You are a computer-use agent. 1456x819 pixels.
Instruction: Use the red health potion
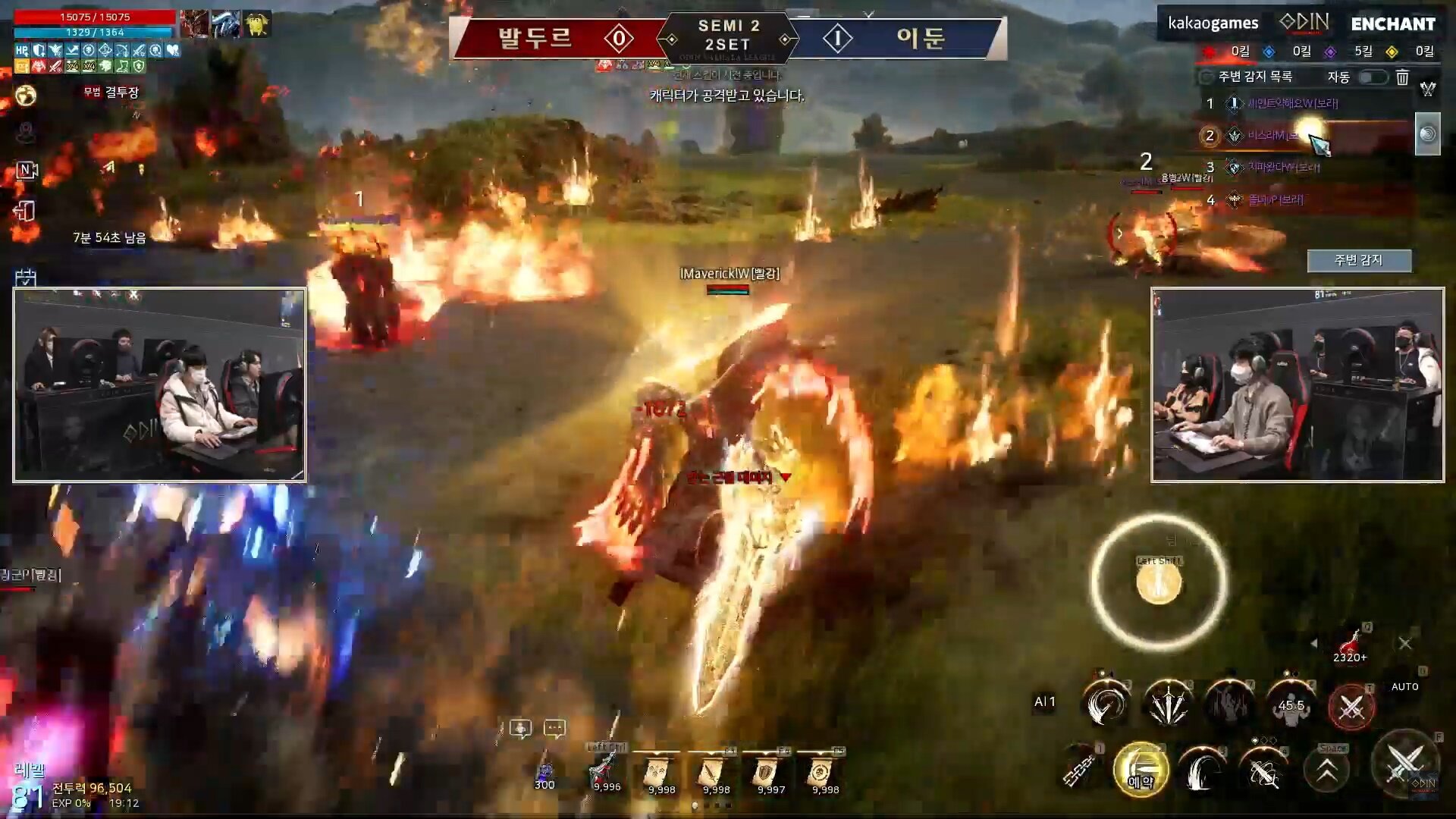tap(1350, 645)
